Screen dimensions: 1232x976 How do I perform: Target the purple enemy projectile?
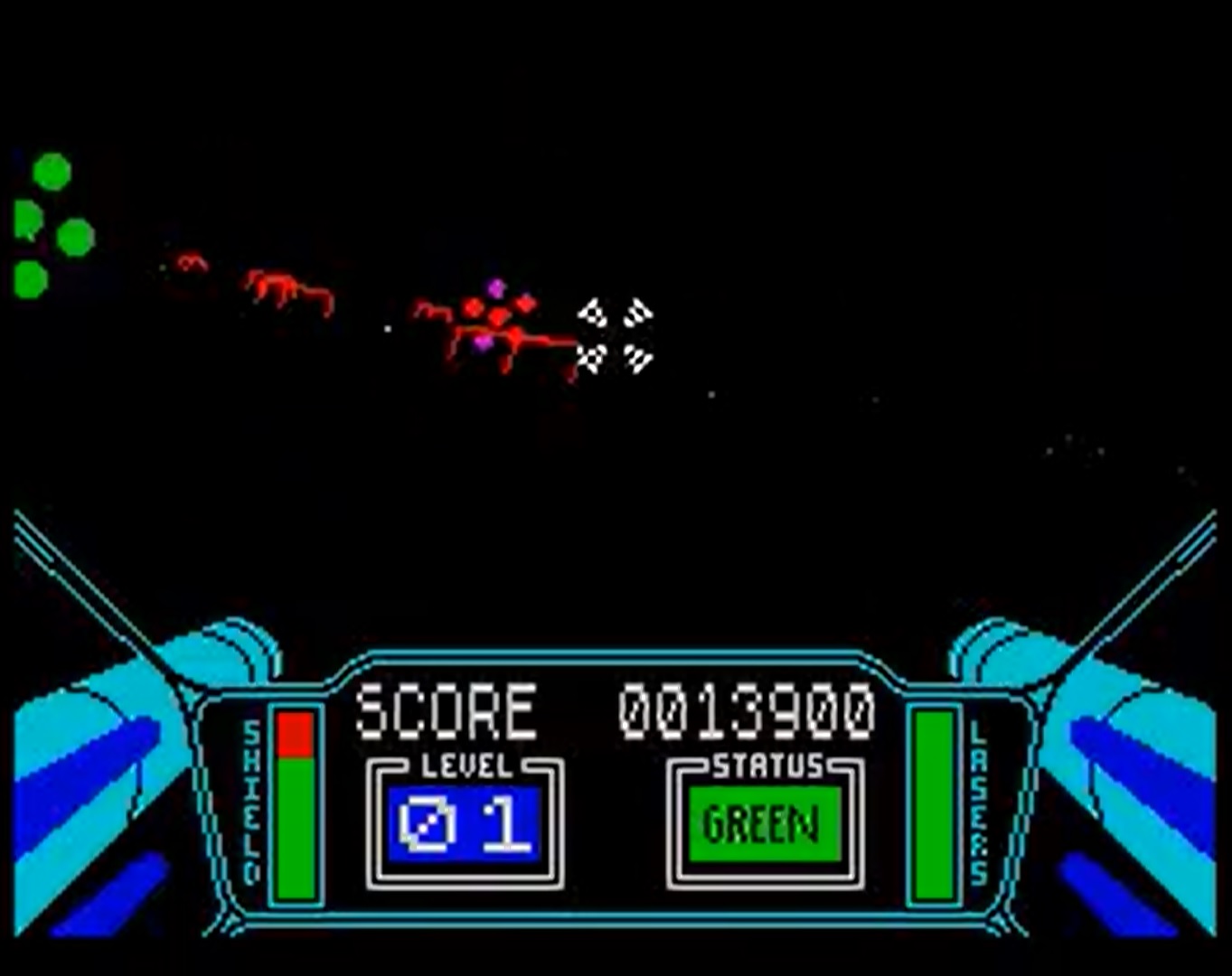494,286
